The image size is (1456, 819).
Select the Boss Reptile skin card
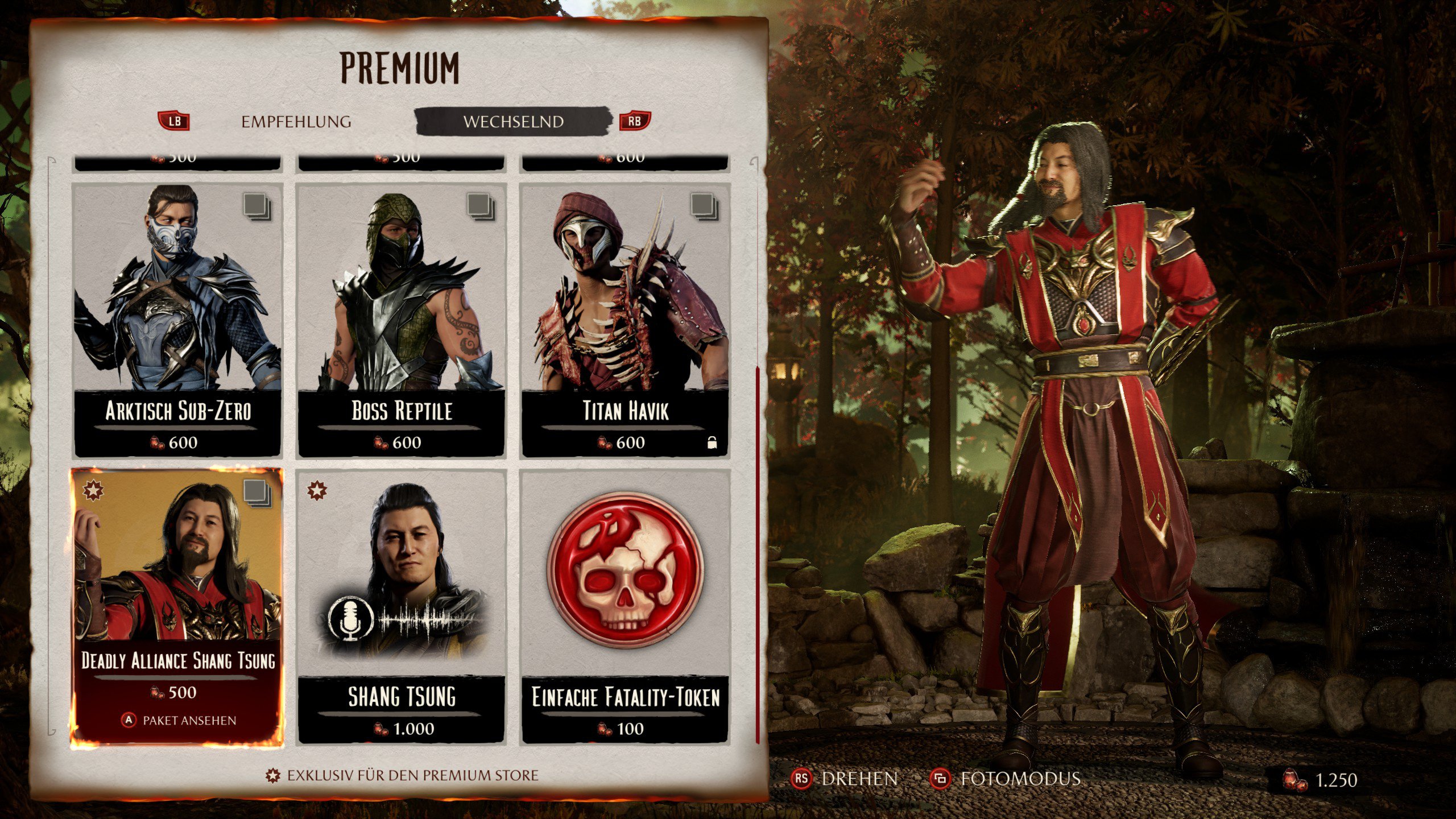[402, 320]
